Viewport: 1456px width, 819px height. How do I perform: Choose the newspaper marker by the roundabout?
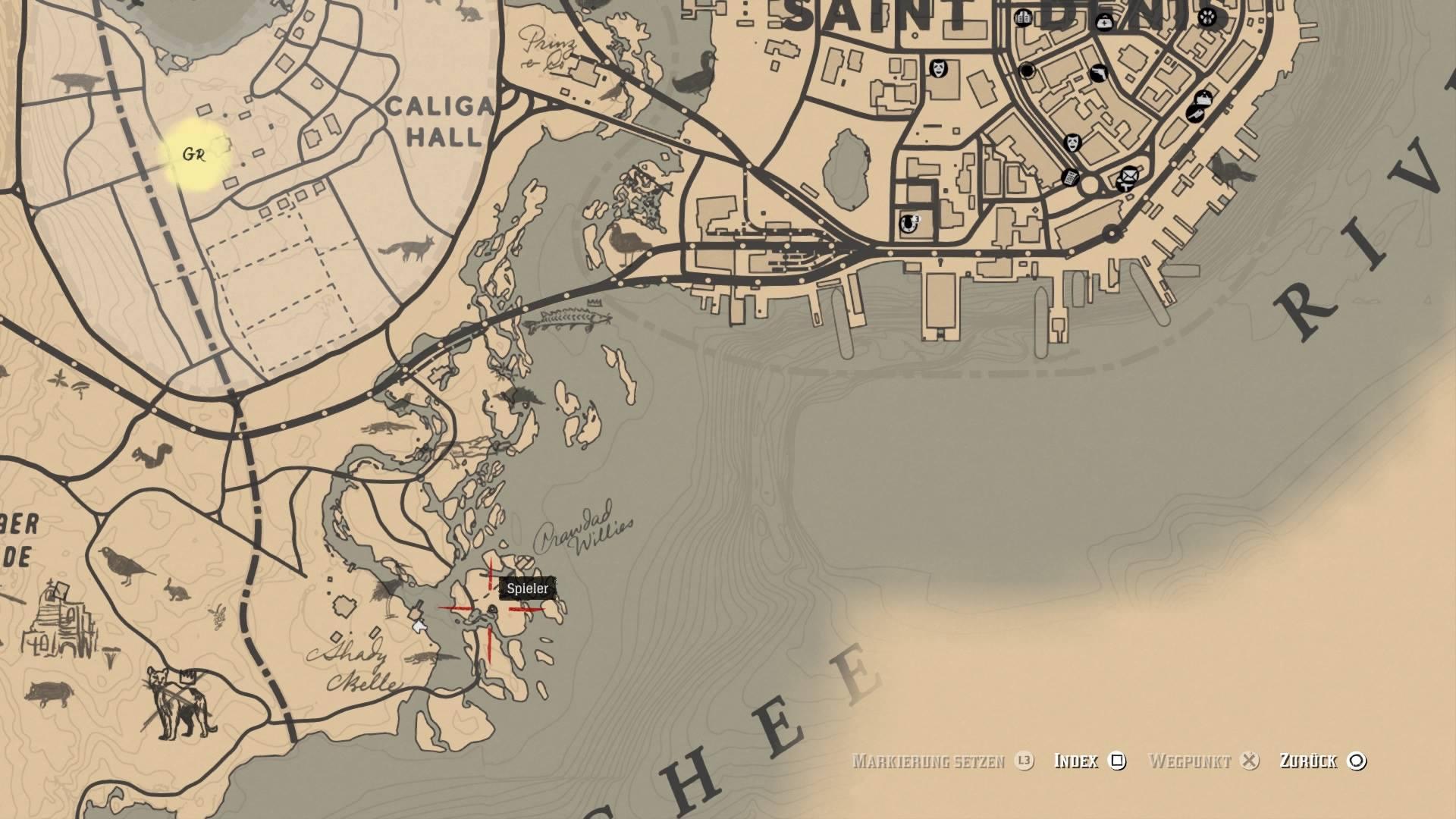(x=1070, y=177)
